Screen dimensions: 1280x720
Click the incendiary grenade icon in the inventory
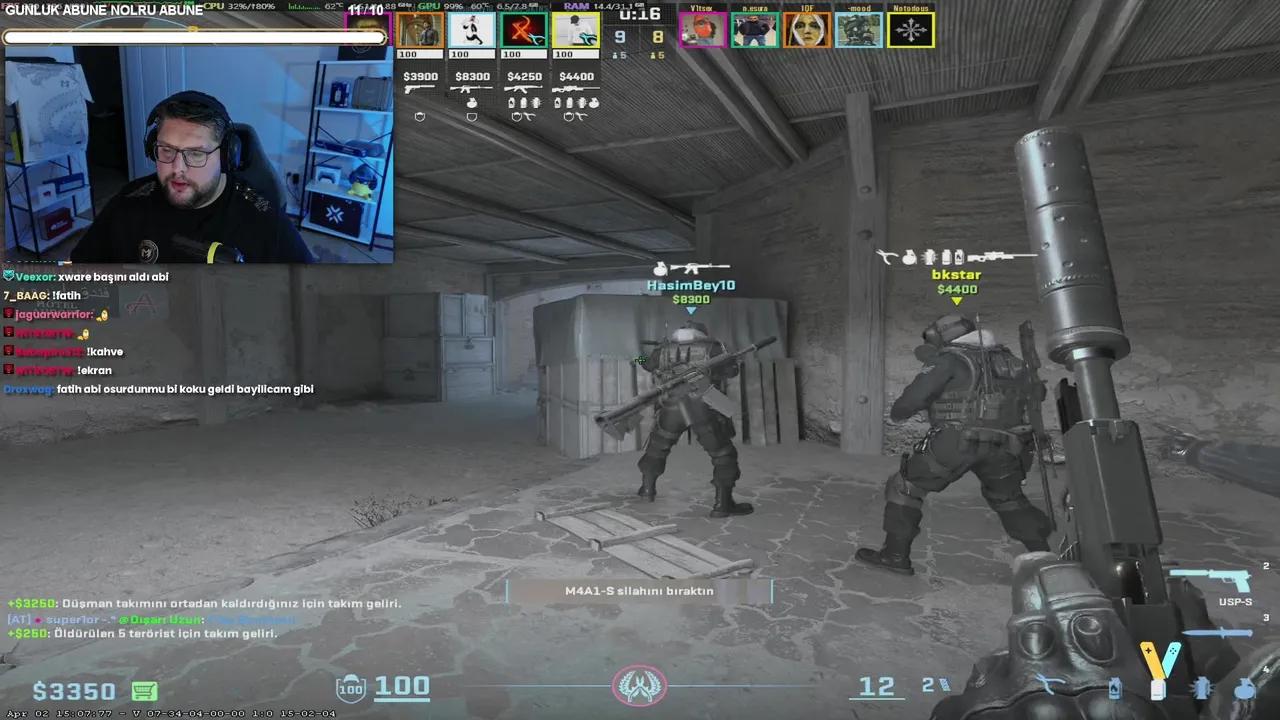(1114, 688)
